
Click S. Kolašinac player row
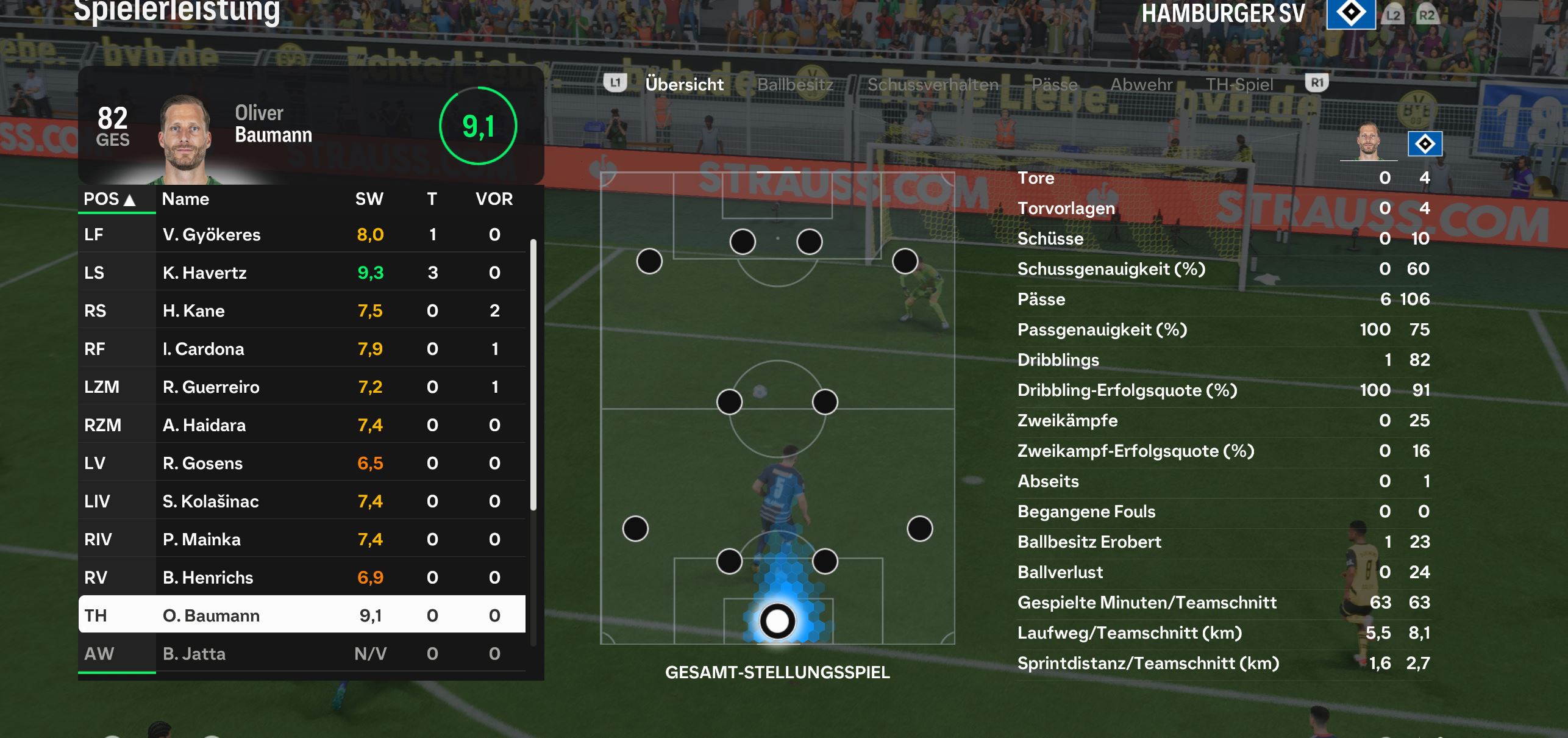point(302,501)
